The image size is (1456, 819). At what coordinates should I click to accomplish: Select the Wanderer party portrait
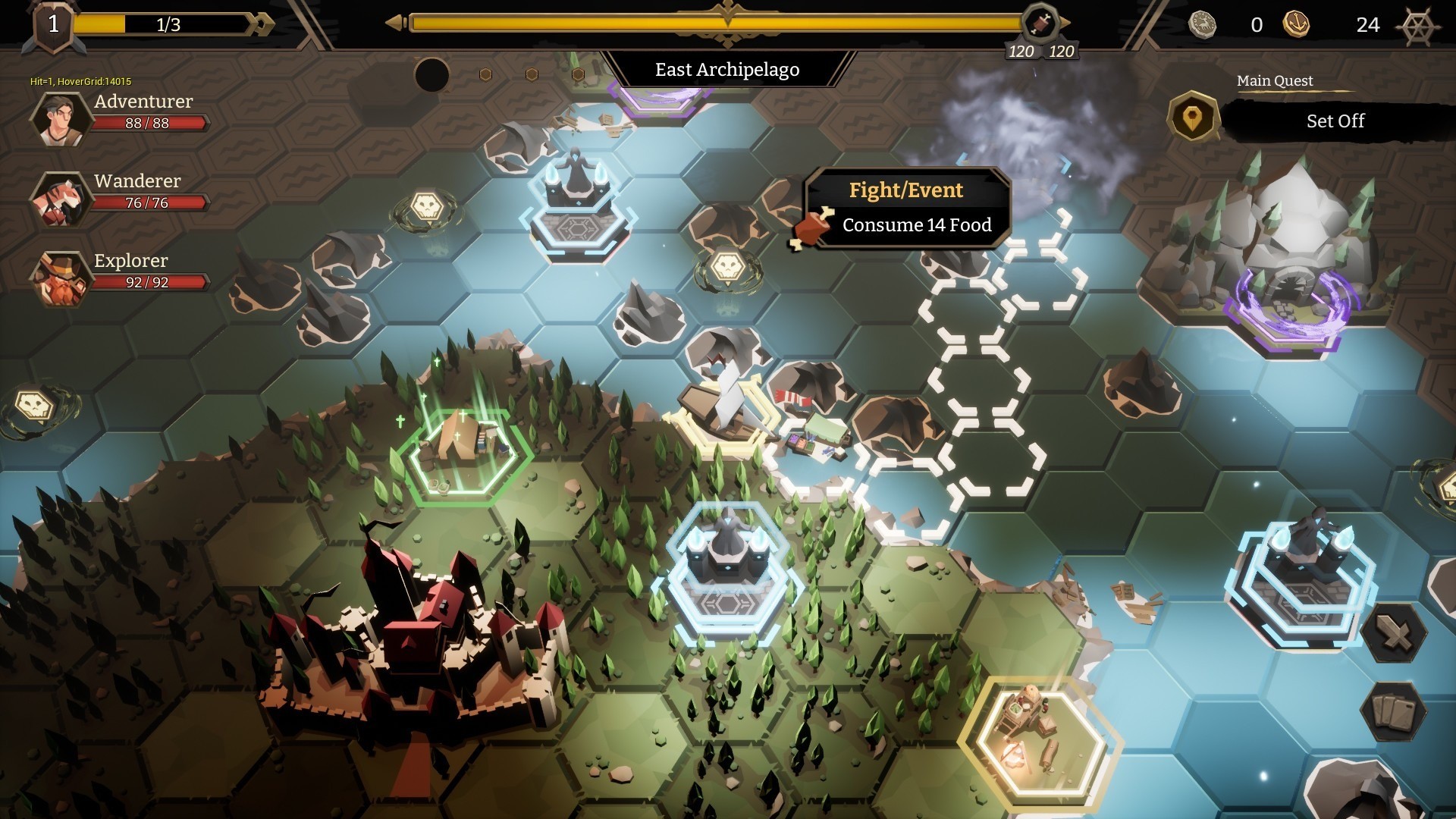pyautogui.click(x=60, y=199)
